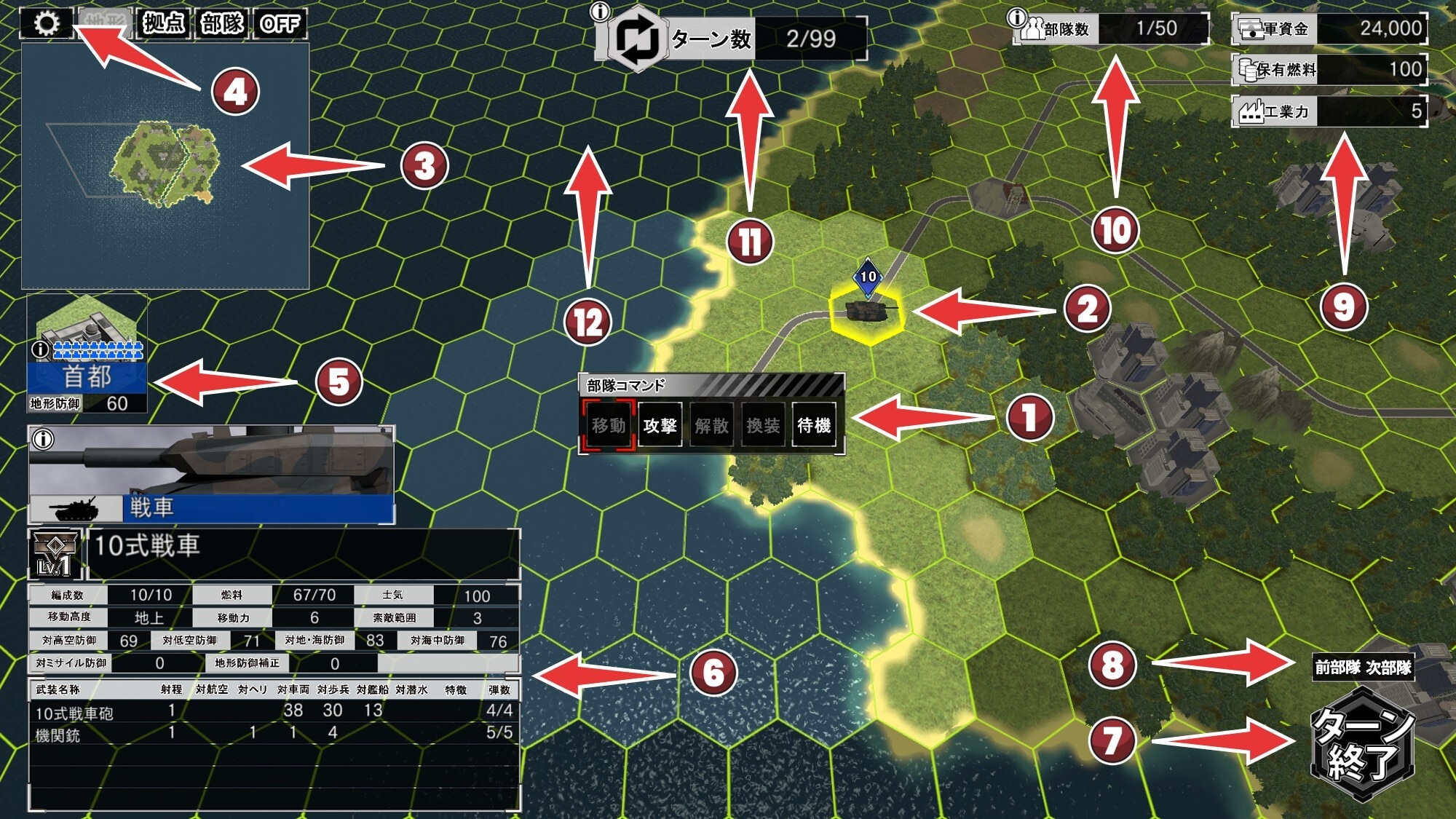
Task: Toggle the 部隊 (units) map filter
Action: (x=222, y=23)
